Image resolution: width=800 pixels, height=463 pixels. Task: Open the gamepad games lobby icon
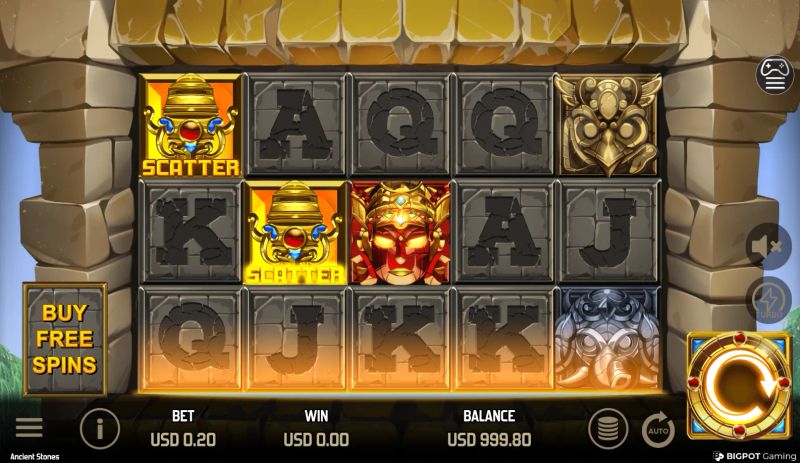click(774, 77)
